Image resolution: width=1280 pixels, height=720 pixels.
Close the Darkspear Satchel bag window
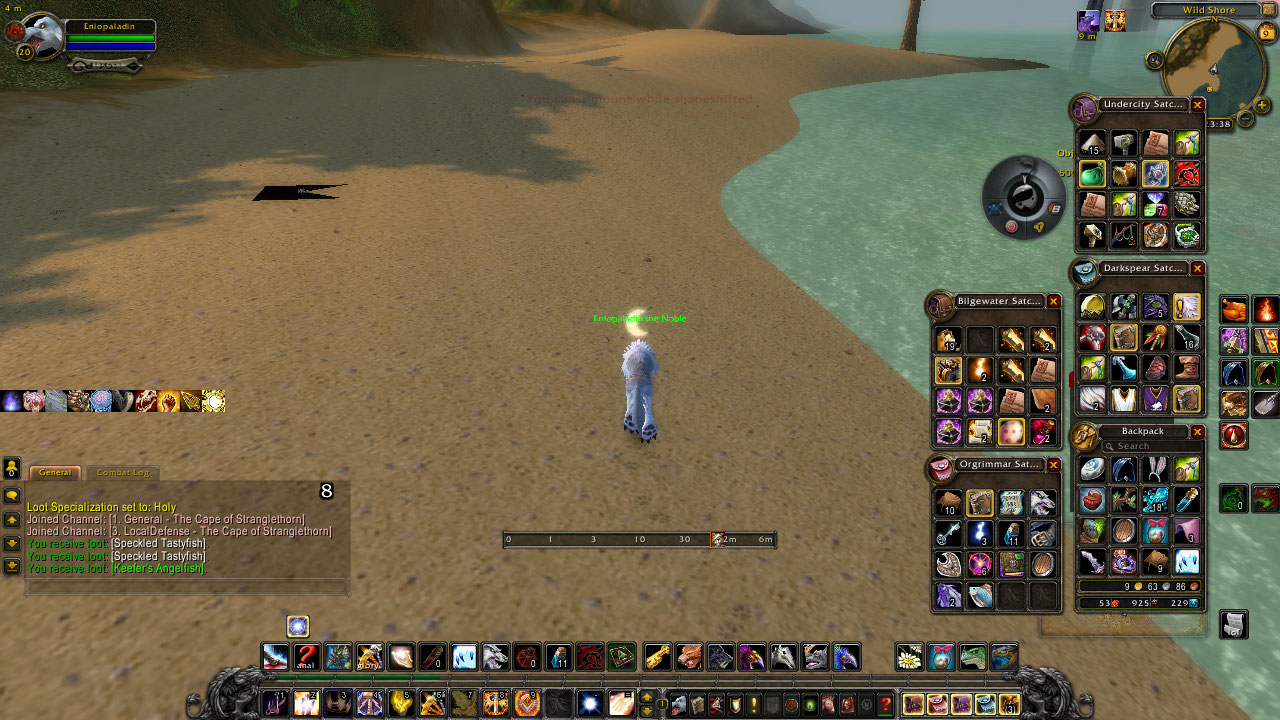click(1197, 269)
